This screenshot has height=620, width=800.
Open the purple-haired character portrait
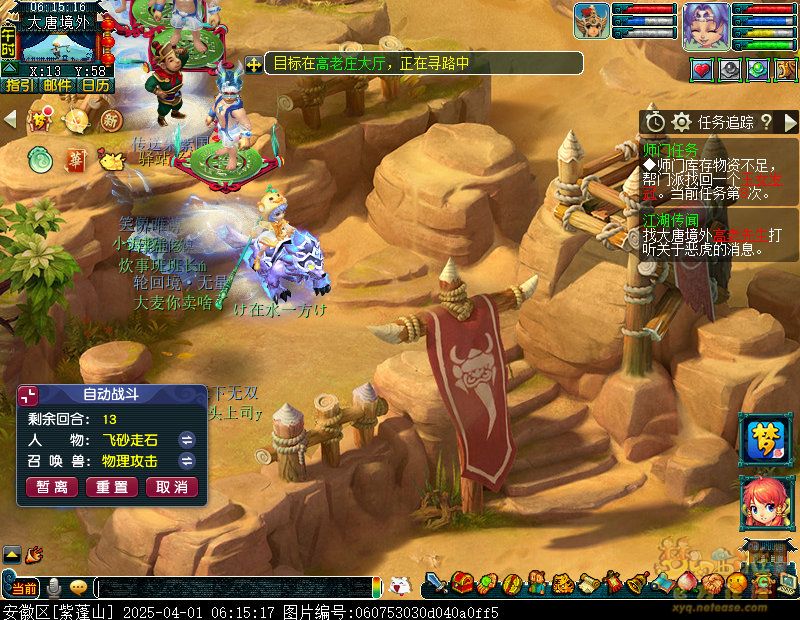click(706, 24)
